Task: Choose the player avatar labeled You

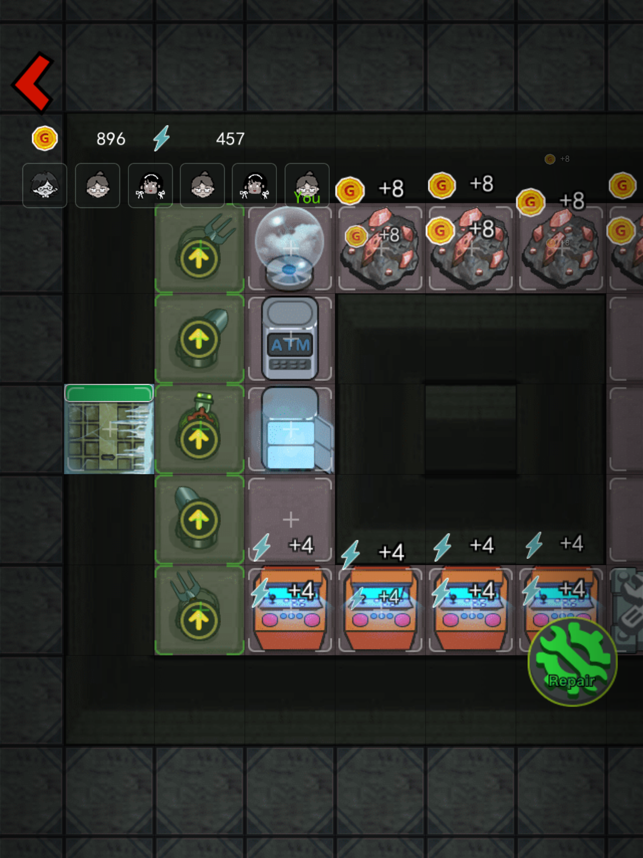Action: [307, 185]
